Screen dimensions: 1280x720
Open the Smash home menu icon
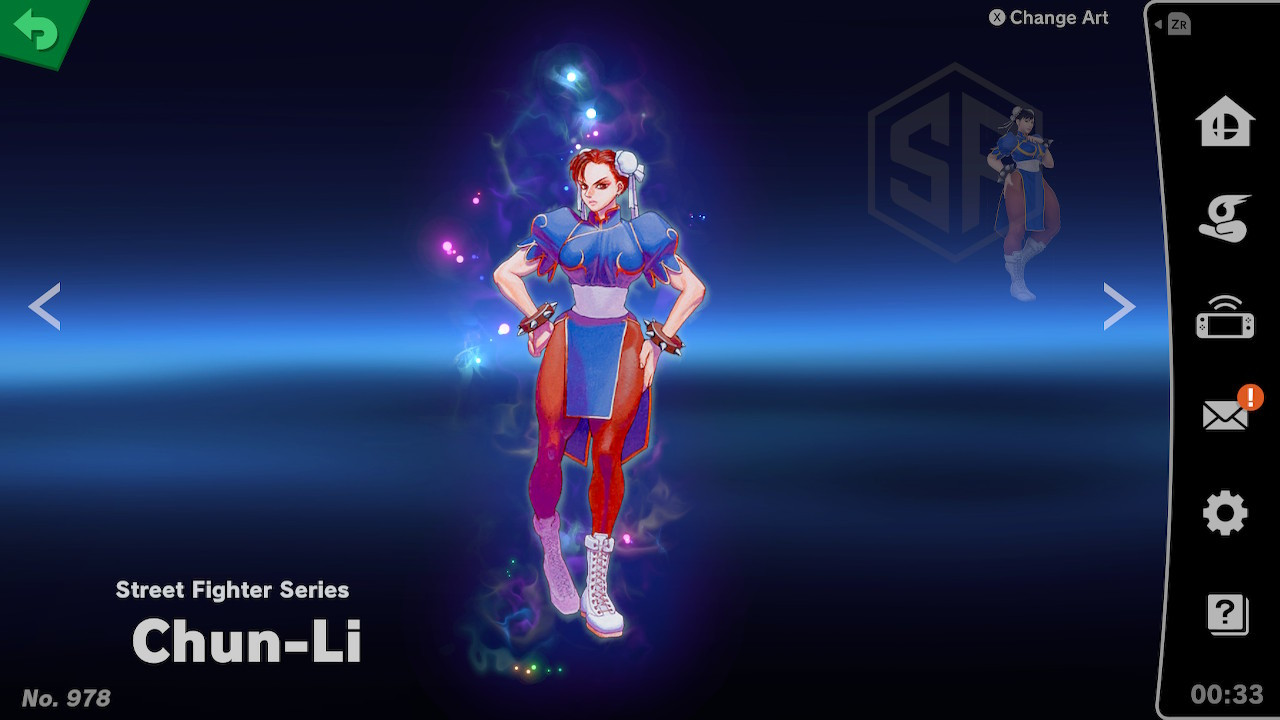[1225, 119]
